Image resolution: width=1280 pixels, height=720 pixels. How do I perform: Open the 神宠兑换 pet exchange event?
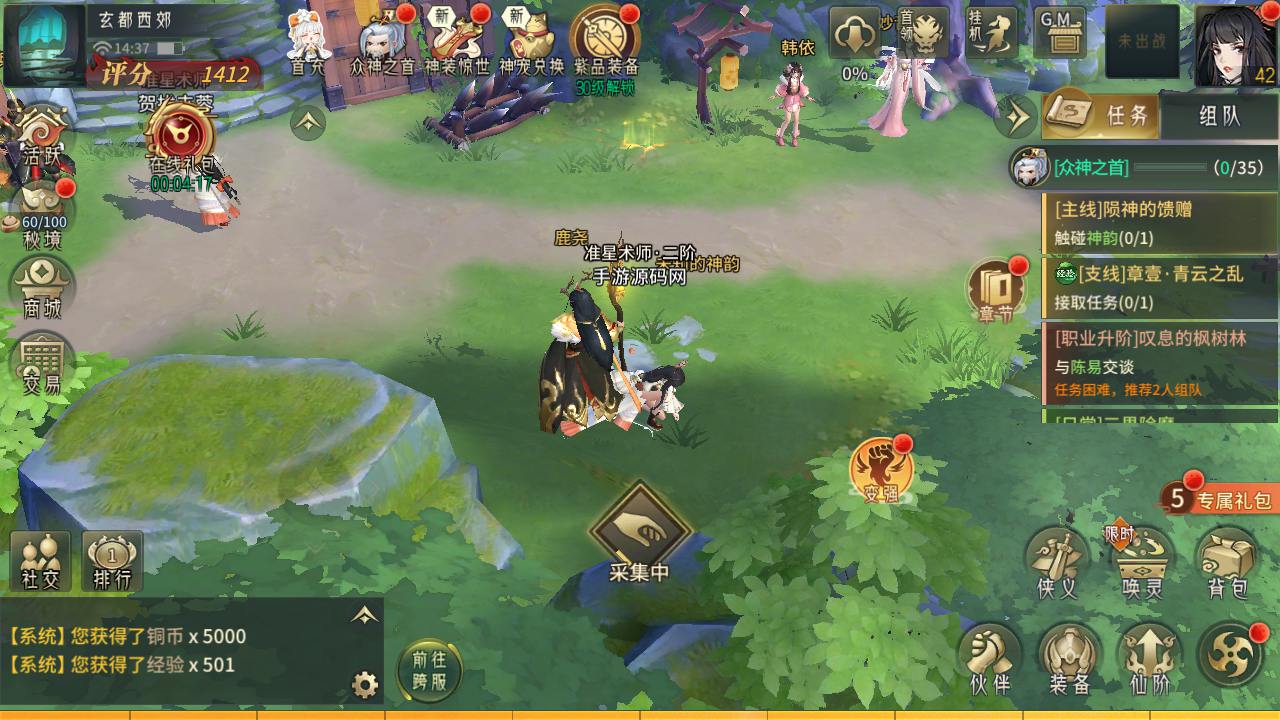tap(531, 42)
